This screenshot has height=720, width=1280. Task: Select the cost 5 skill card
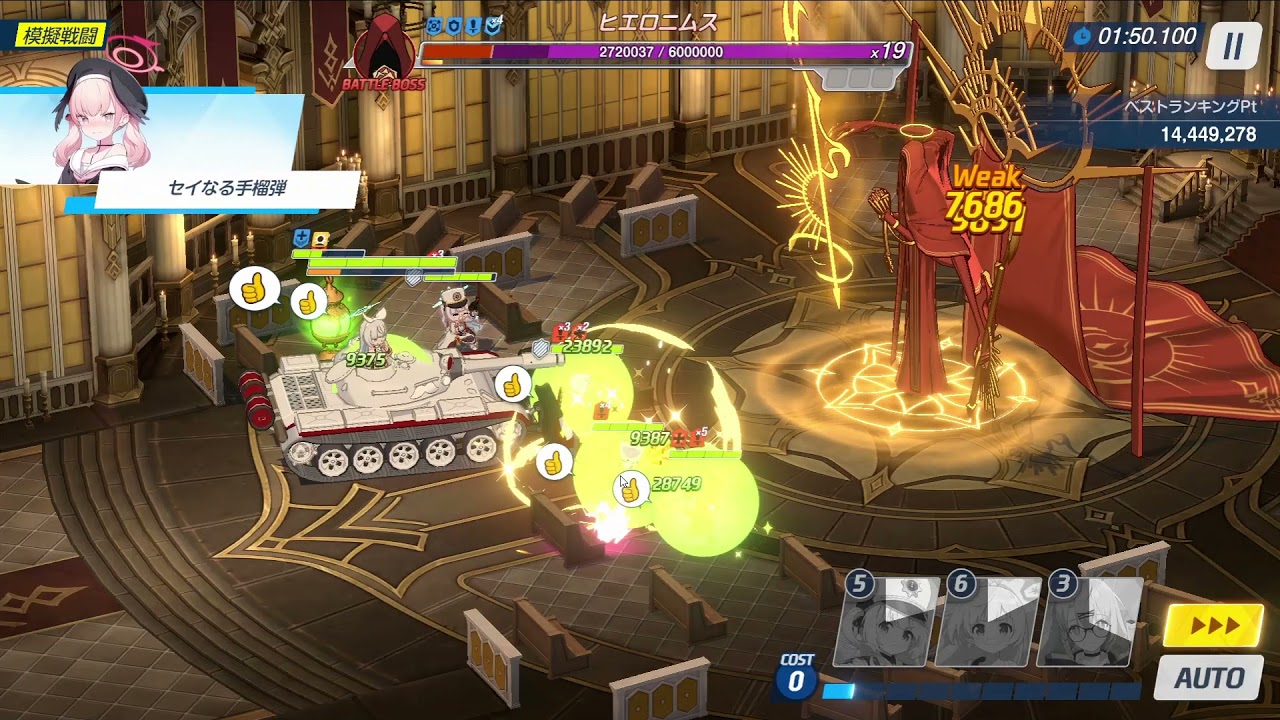tap(888, 622)
